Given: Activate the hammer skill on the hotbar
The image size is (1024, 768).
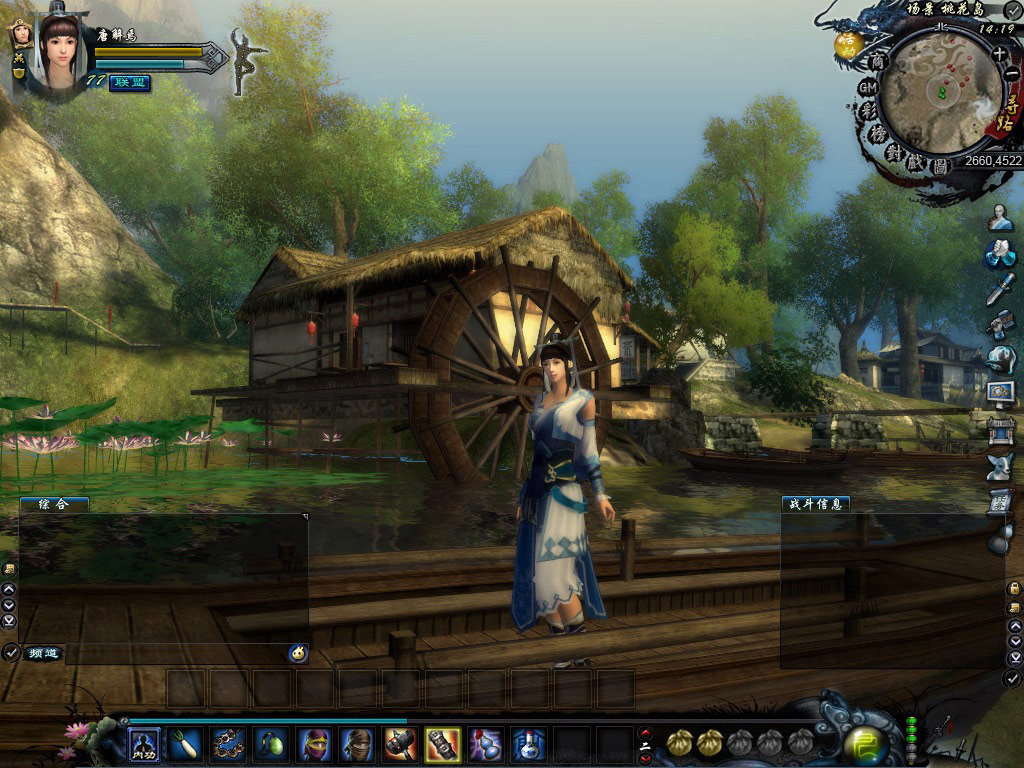Looking at the screenshot, I should pos(400,744).
